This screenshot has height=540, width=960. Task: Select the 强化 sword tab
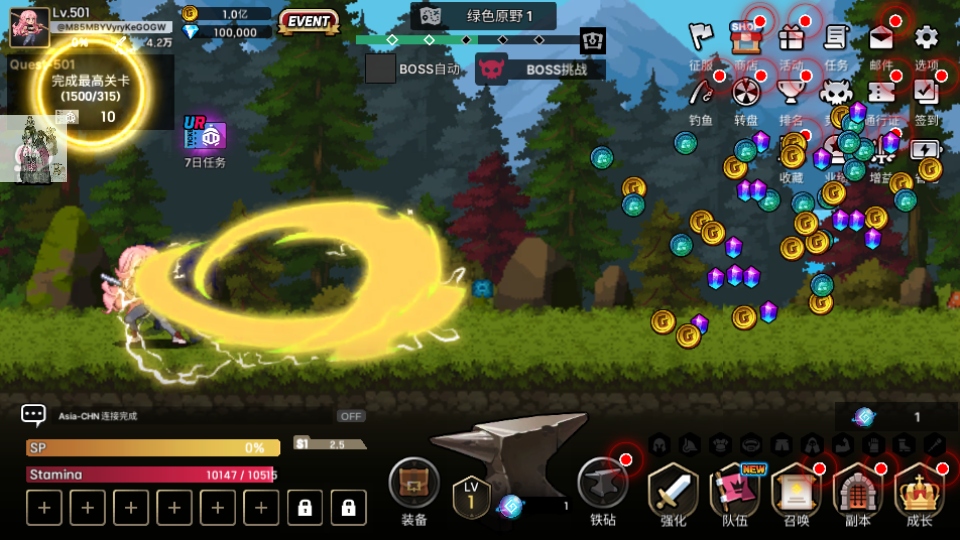click(x=674, y=492)
